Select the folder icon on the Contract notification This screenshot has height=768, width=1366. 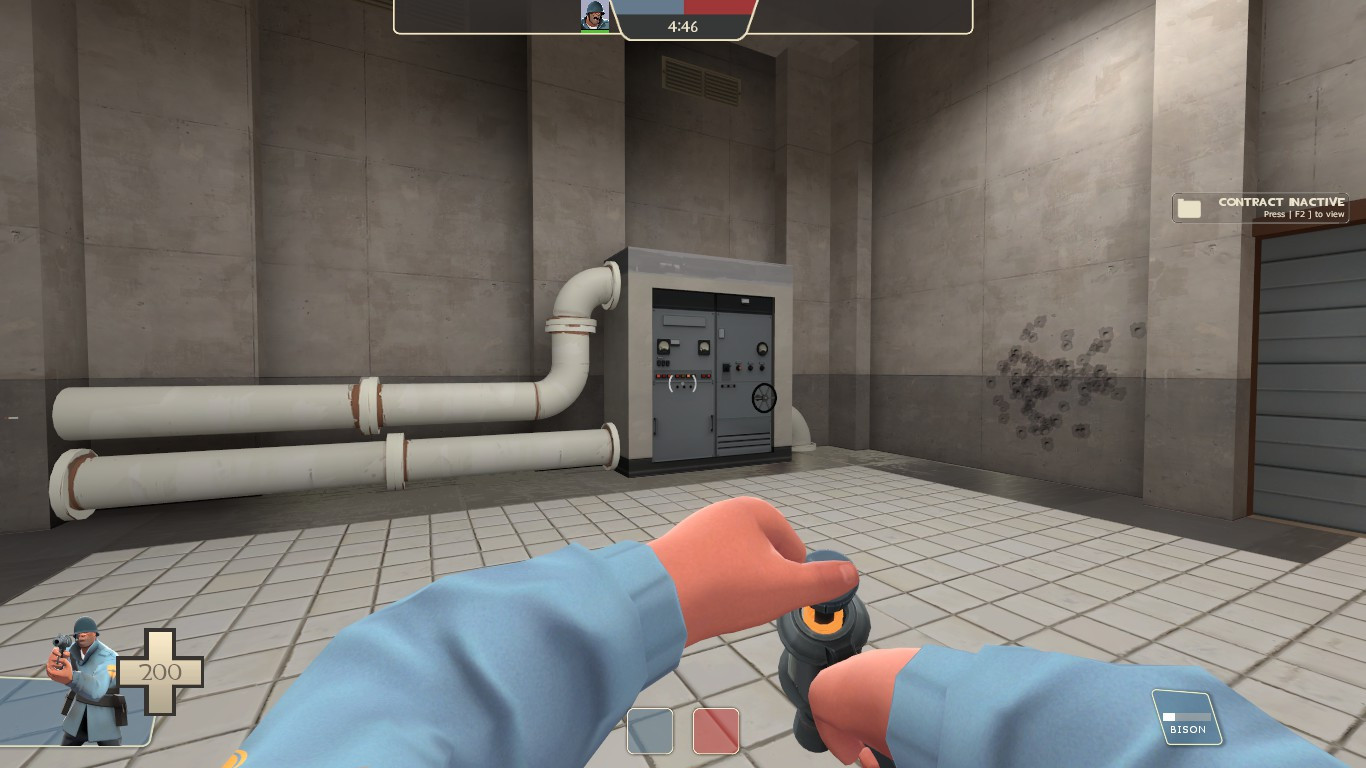click(x=1189, y=207)
